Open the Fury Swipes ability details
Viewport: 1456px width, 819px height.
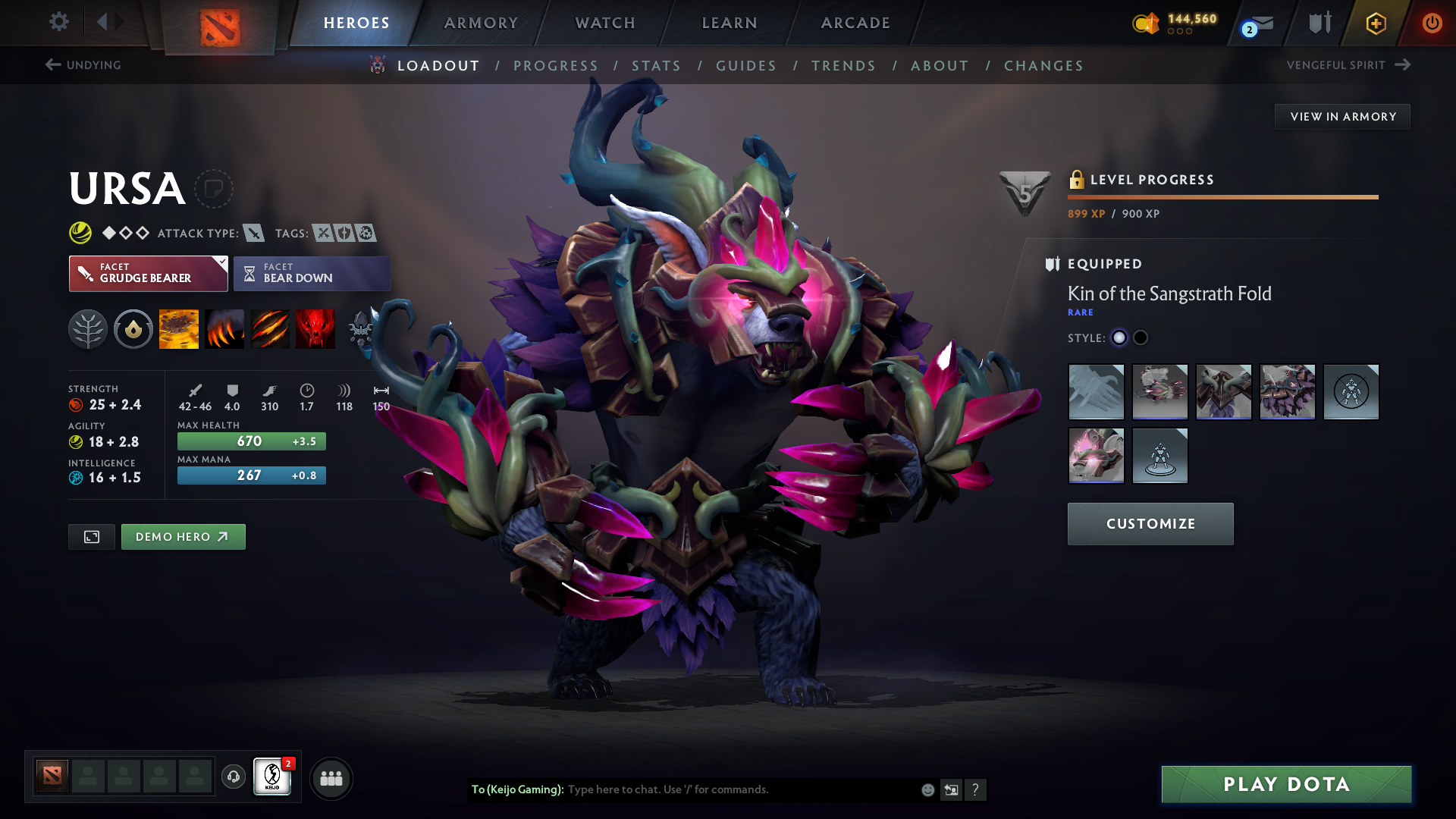coord(270,329)
